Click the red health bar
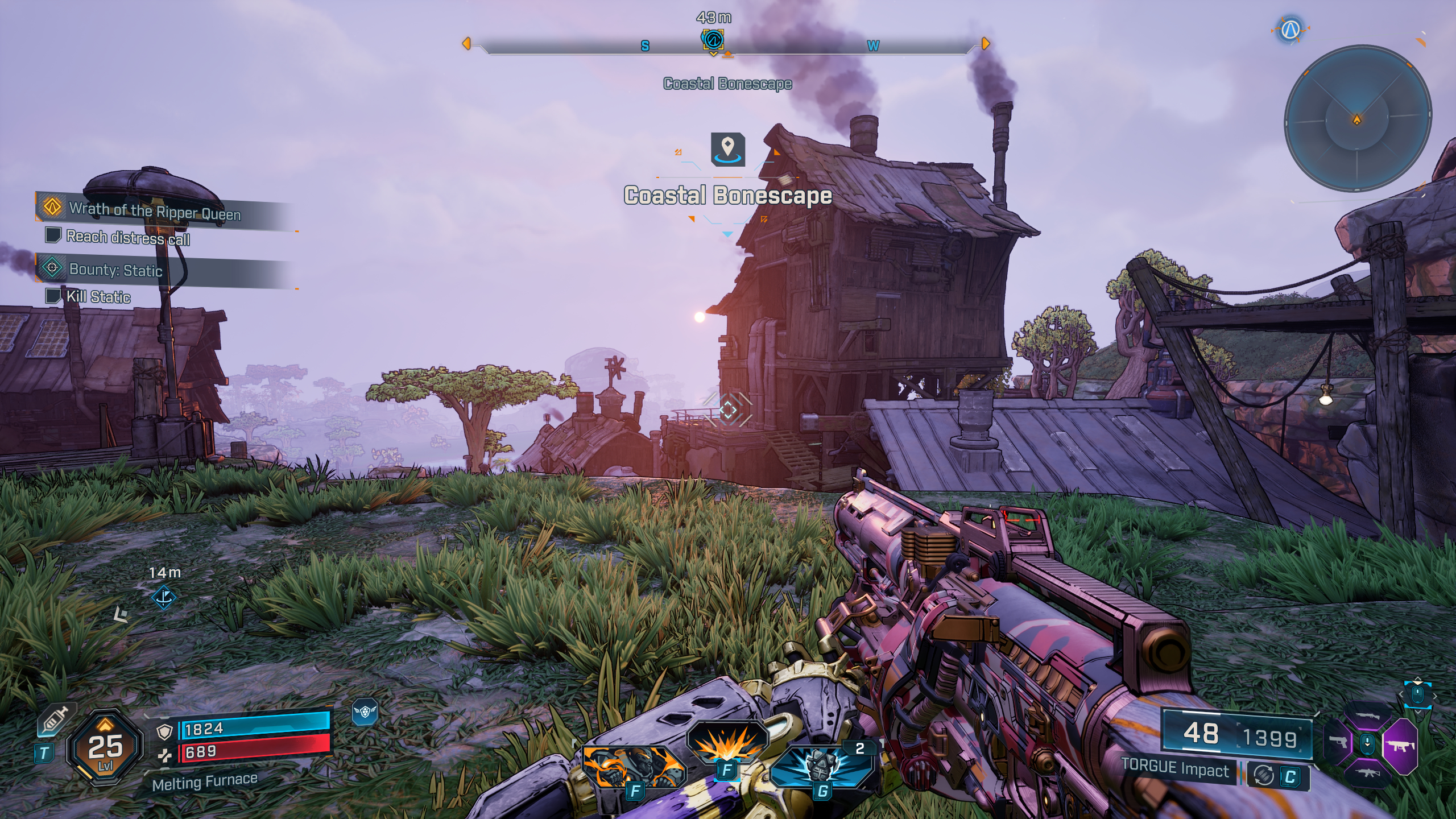Viewport: 1456px width, 819px height. [x=250, y=751]
